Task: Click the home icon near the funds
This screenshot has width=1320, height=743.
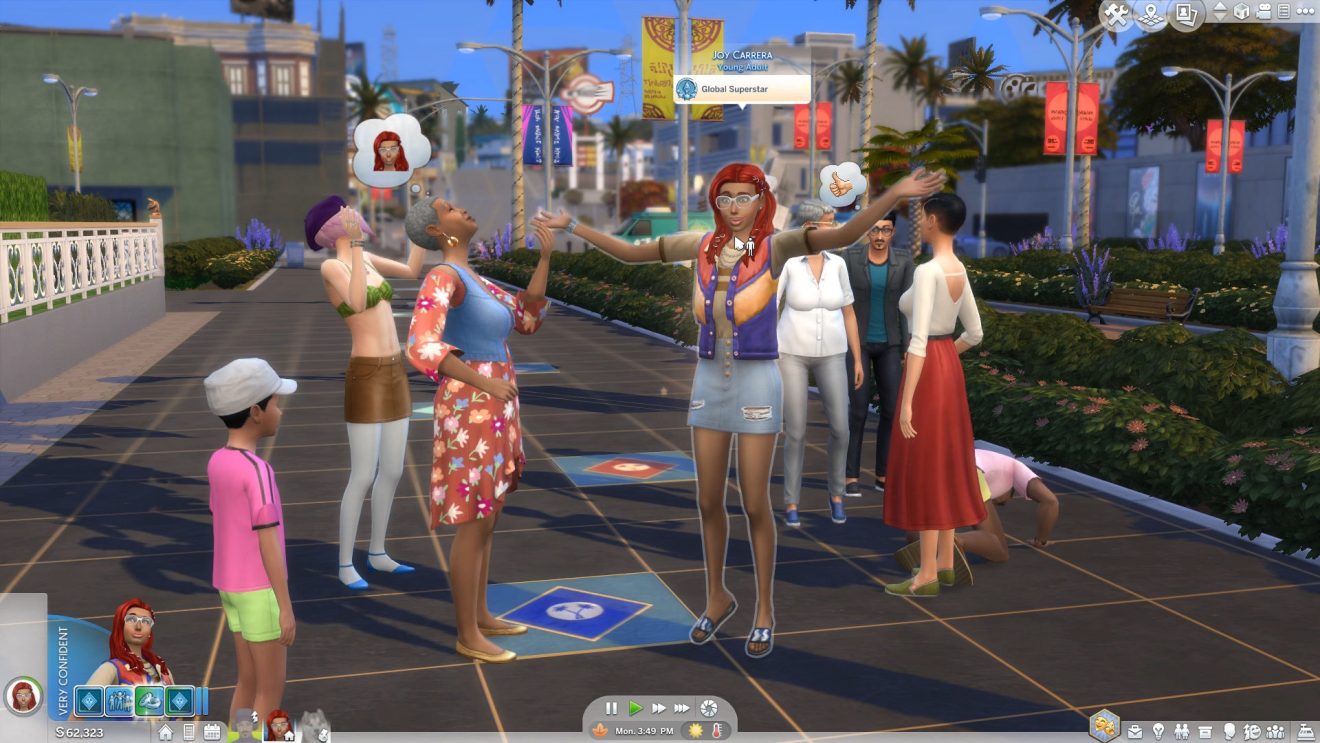Action: [166, 732]
